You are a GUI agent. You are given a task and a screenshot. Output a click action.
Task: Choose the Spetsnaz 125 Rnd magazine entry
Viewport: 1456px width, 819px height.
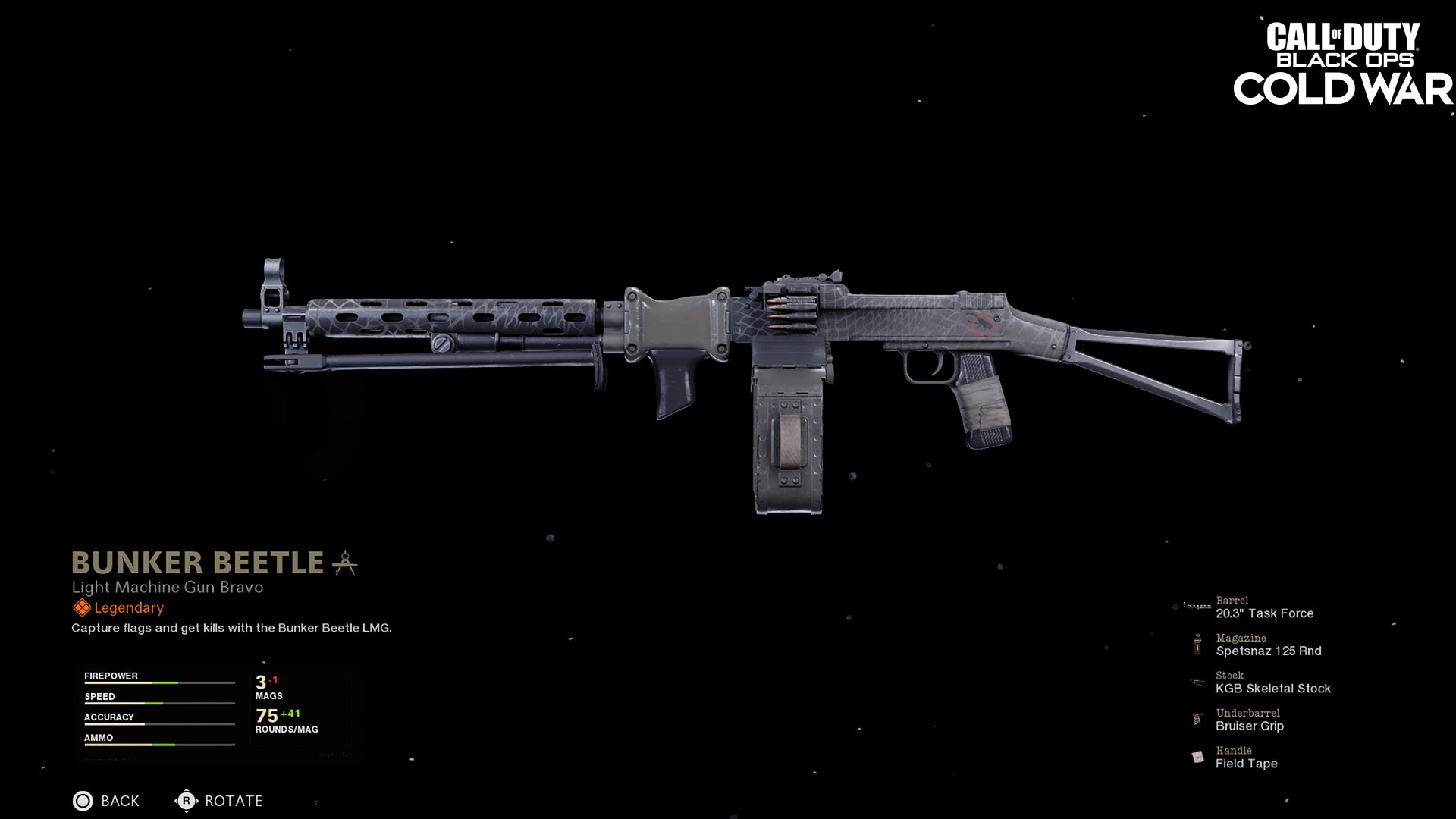(x=1269, y=651)
